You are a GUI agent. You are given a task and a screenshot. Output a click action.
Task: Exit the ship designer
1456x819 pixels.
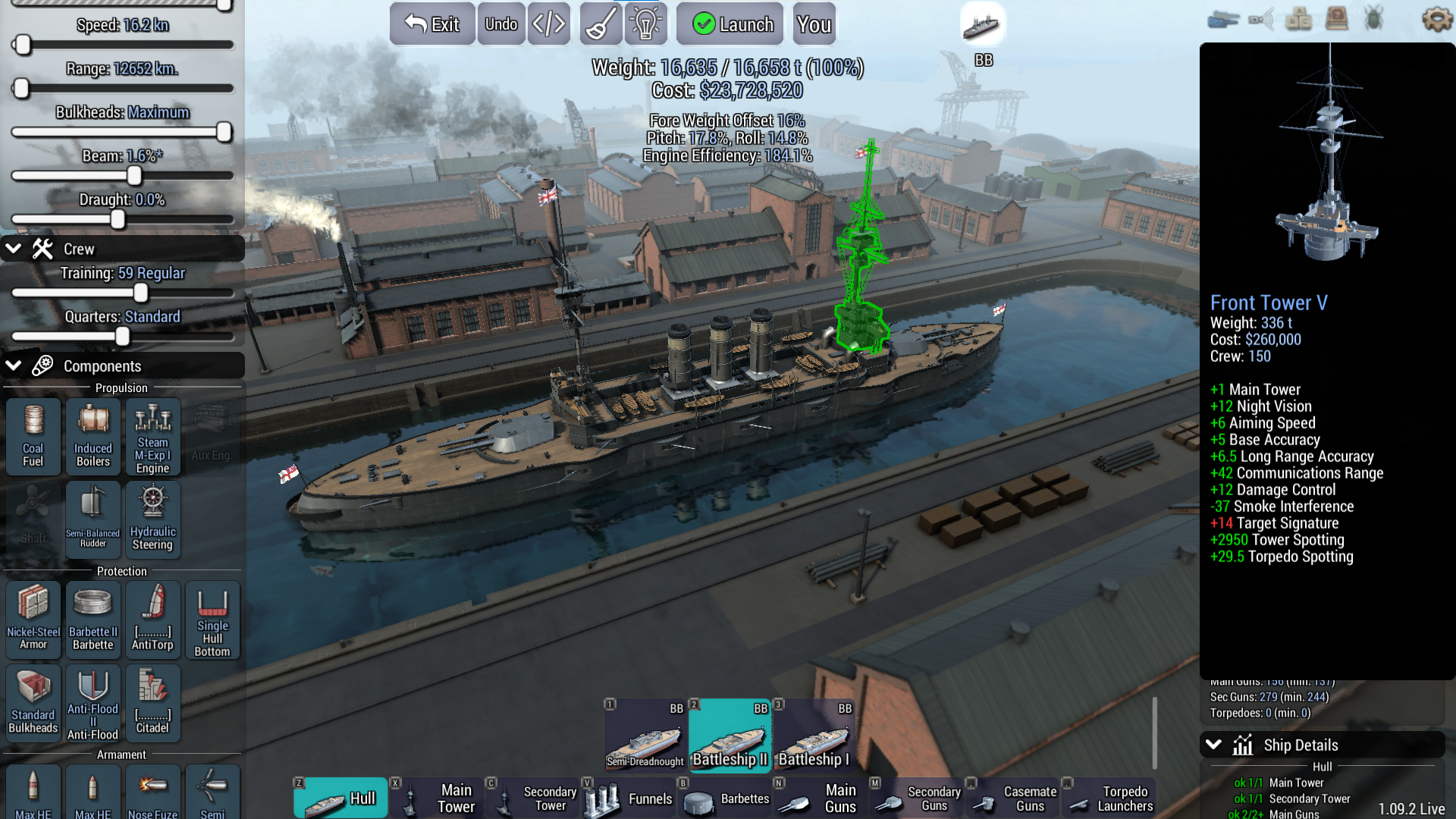click(x=432, y=24)
